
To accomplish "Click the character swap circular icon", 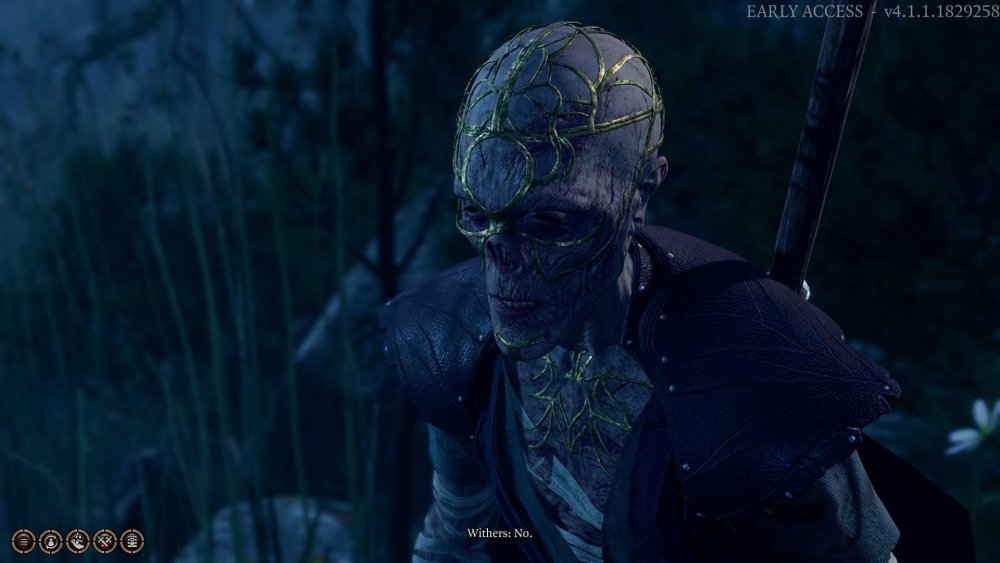I will click(x=50, y=541).
